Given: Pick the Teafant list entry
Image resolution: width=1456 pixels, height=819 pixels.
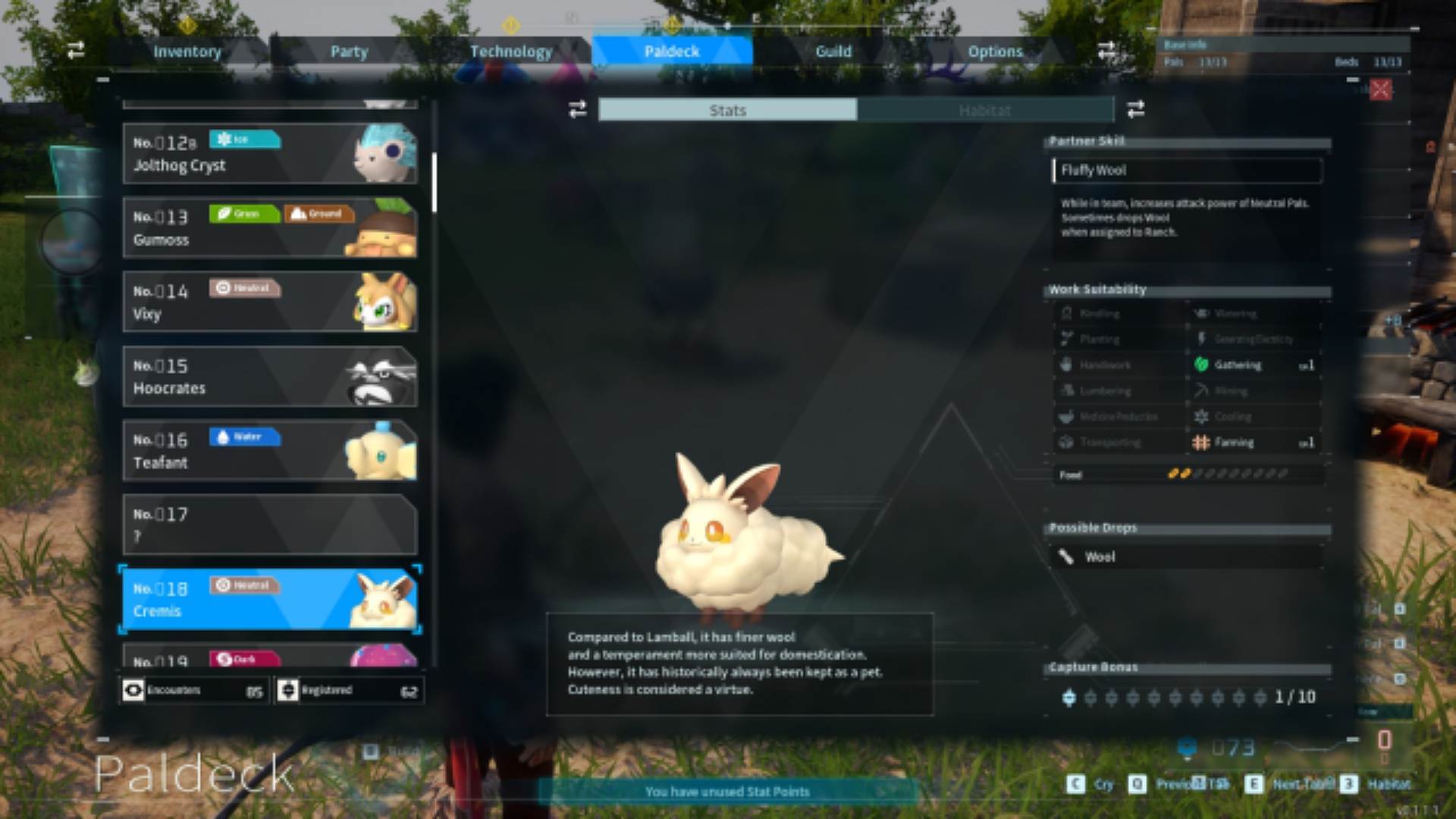Looking at the screenshot, I should (269, 450).
